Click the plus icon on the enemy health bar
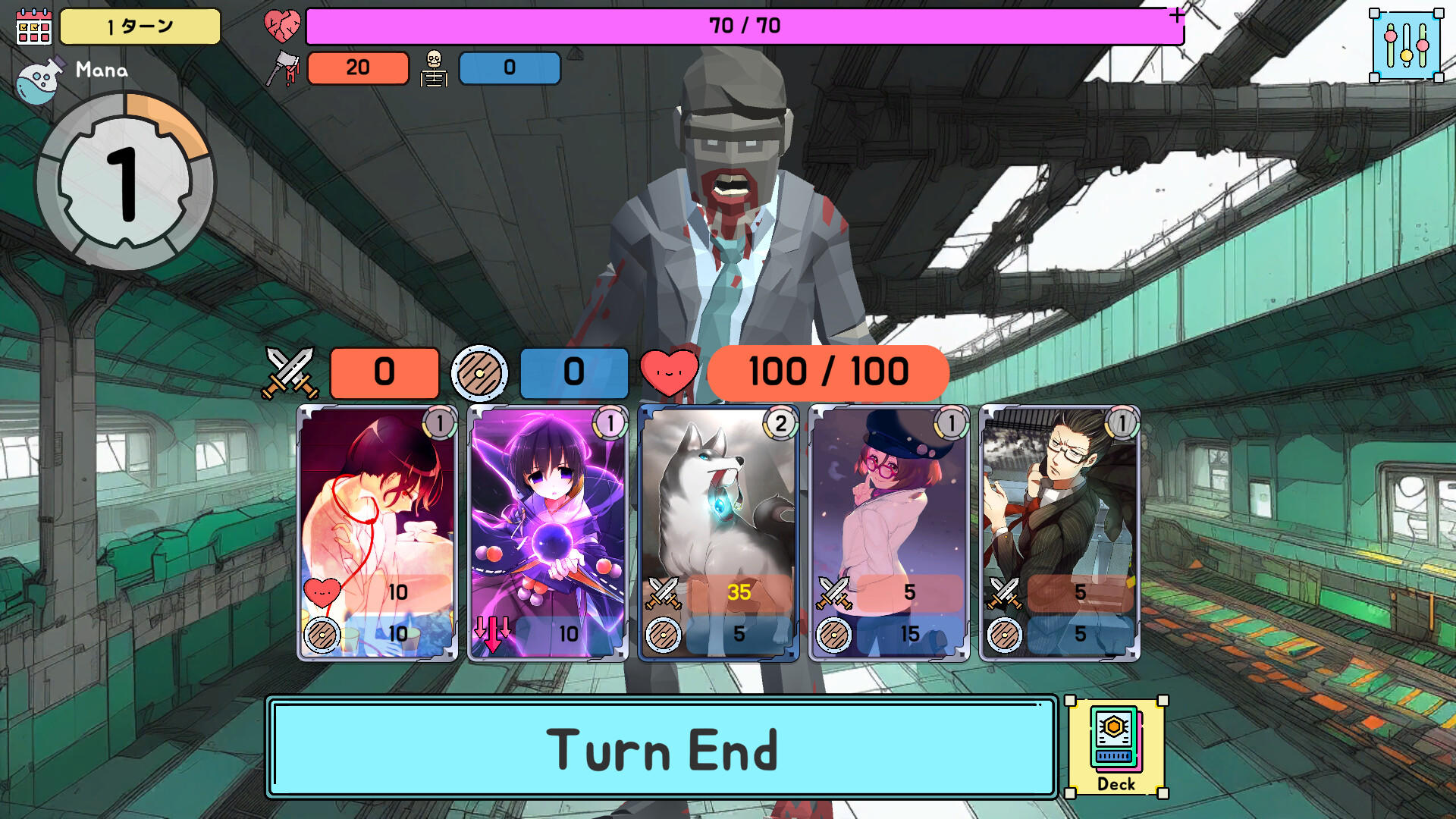1456x819 pixels. tap(1176, 14)
